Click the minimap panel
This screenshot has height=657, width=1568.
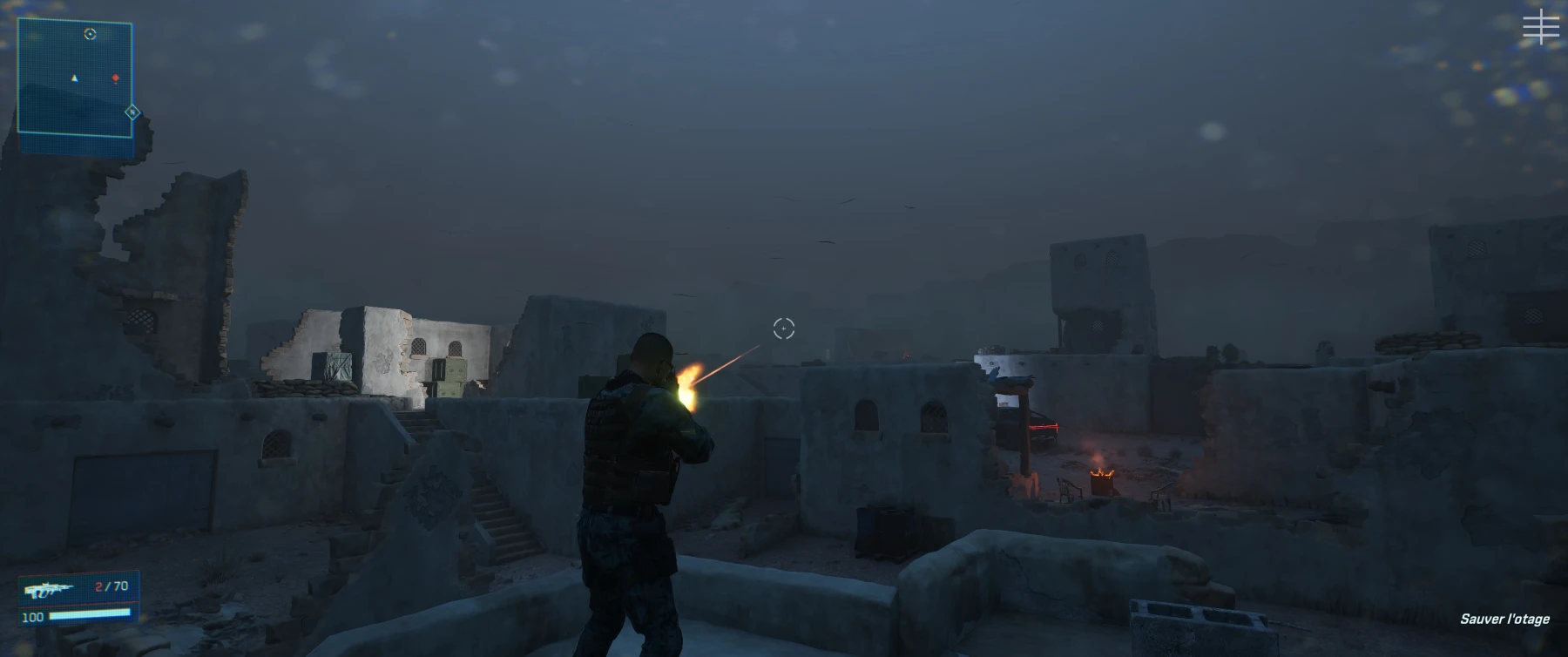[x=75, y=78]
